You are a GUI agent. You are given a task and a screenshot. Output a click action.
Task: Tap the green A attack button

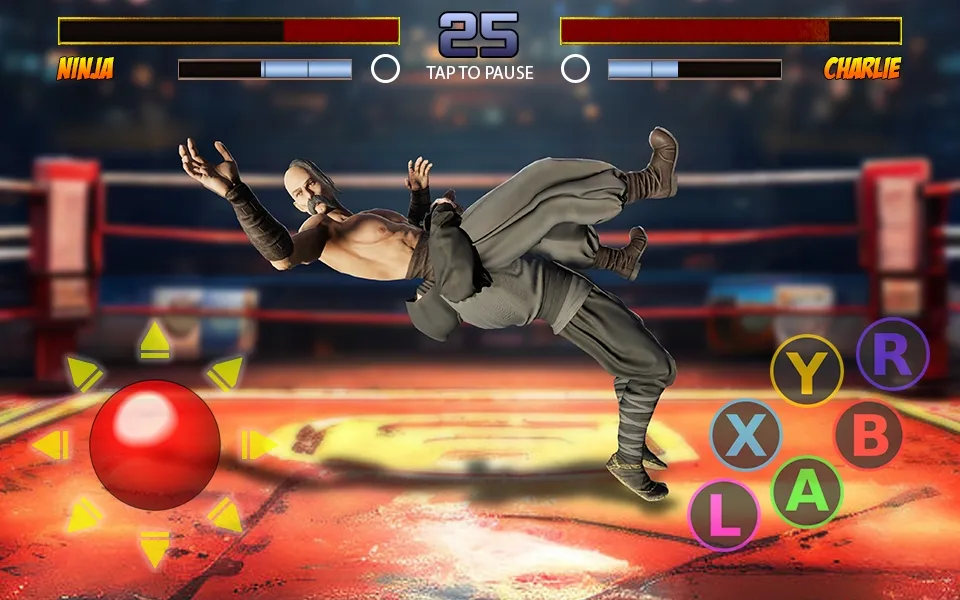tap(807, 491)
